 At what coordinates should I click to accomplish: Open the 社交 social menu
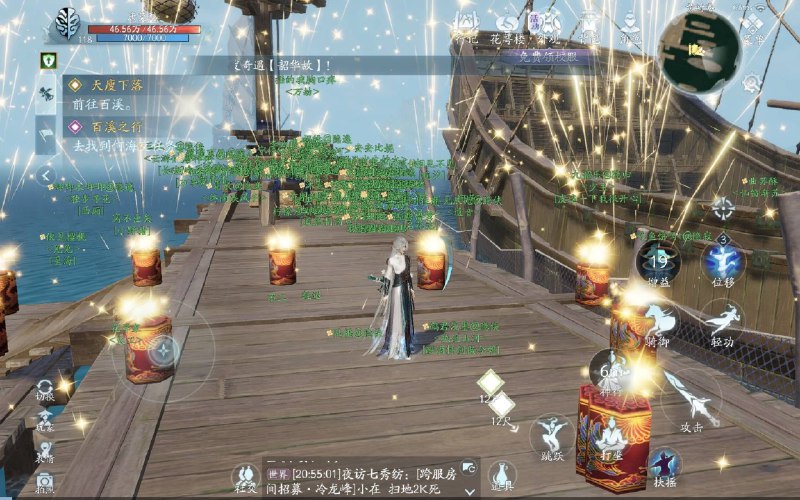pyautogui.click(x=246, y=478)
